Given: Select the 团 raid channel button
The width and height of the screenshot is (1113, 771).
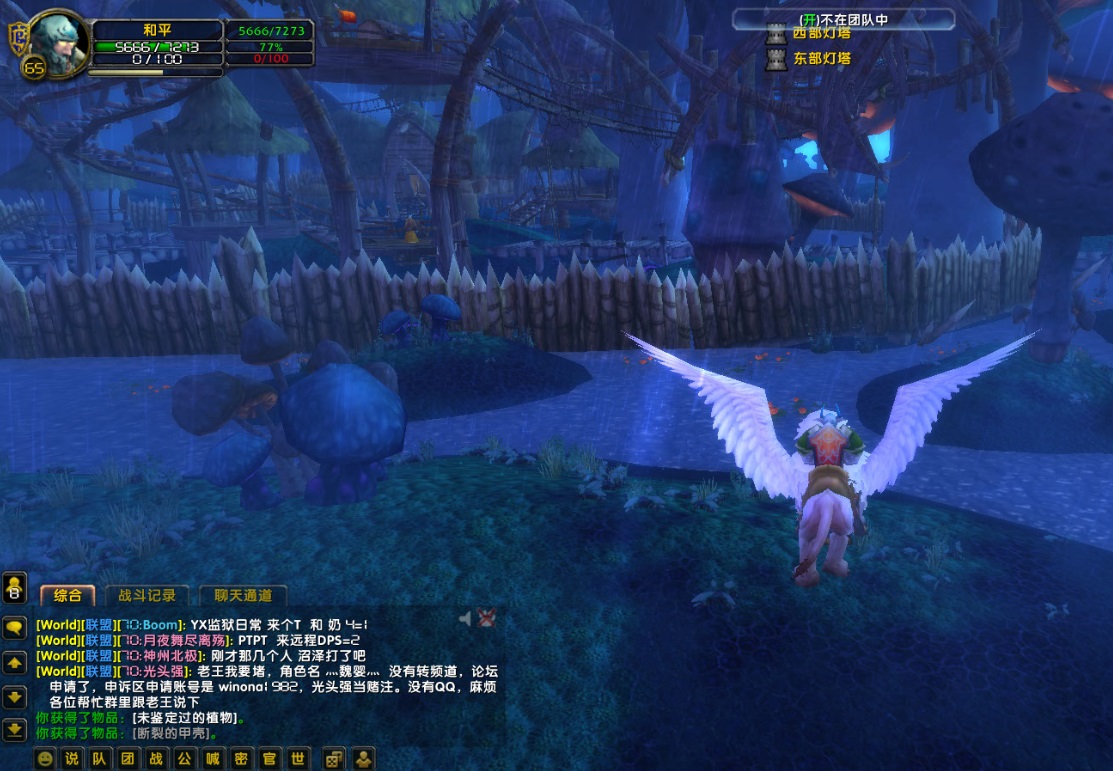Looking at the screenshot, I should [128, 759].
